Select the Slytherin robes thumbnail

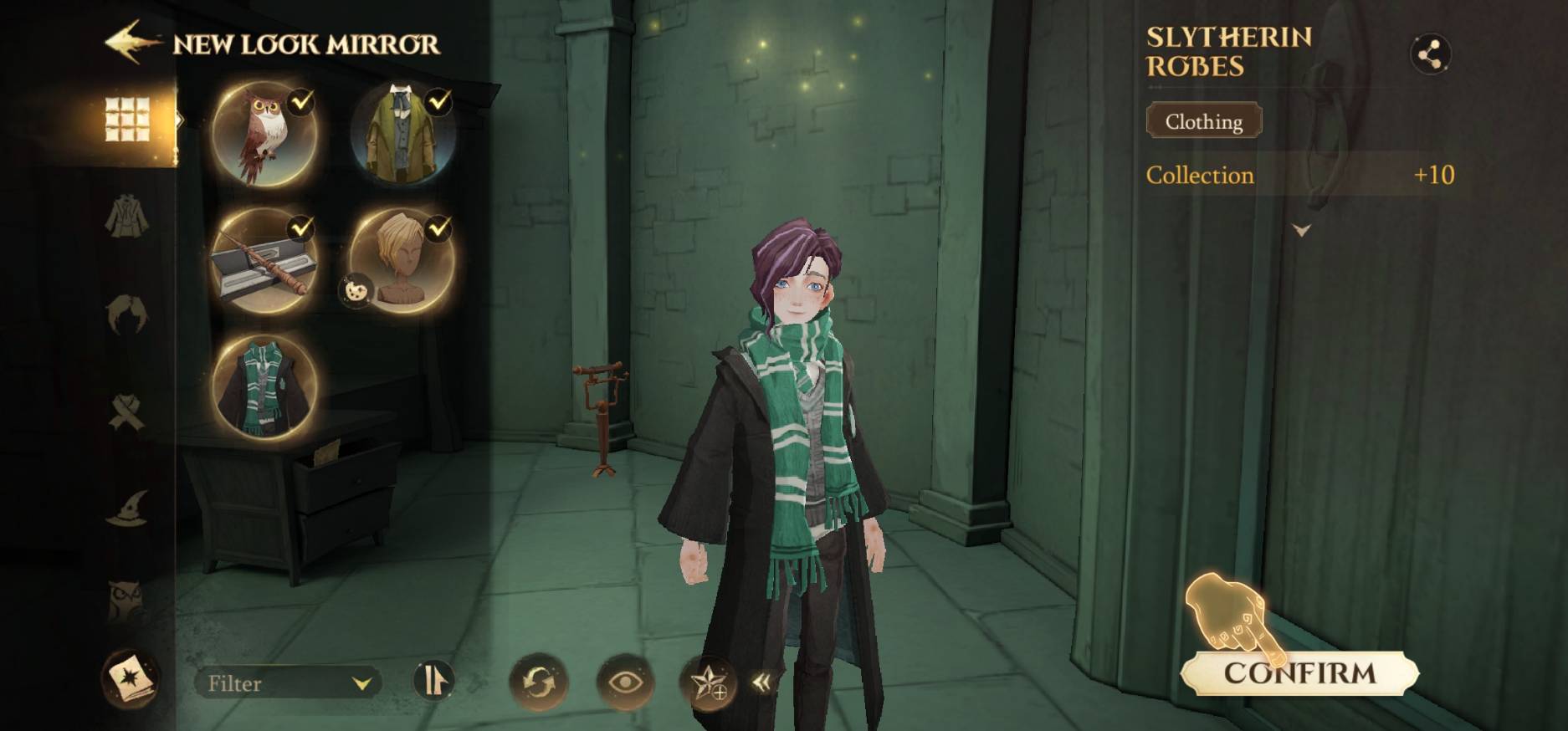click(x=264, y=387)
